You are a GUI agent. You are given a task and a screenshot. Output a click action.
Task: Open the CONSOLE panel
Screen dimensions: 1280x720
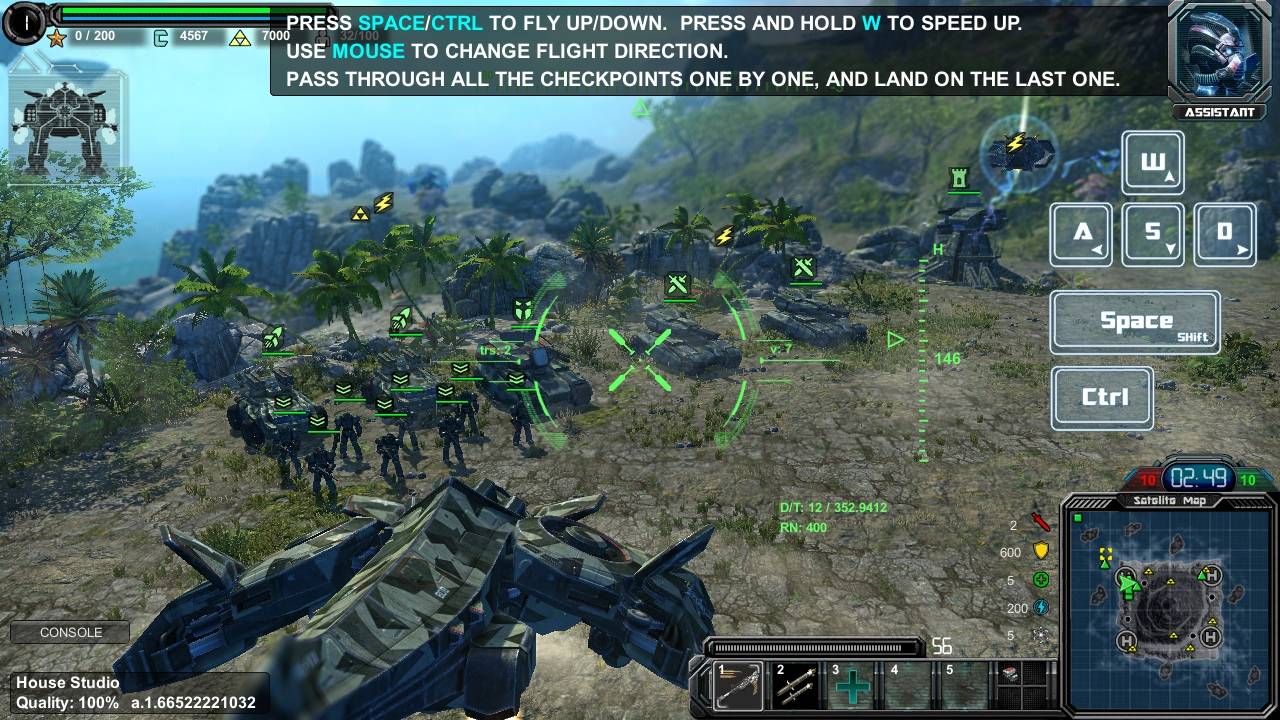pyautogui.click(x=70, y=633)
